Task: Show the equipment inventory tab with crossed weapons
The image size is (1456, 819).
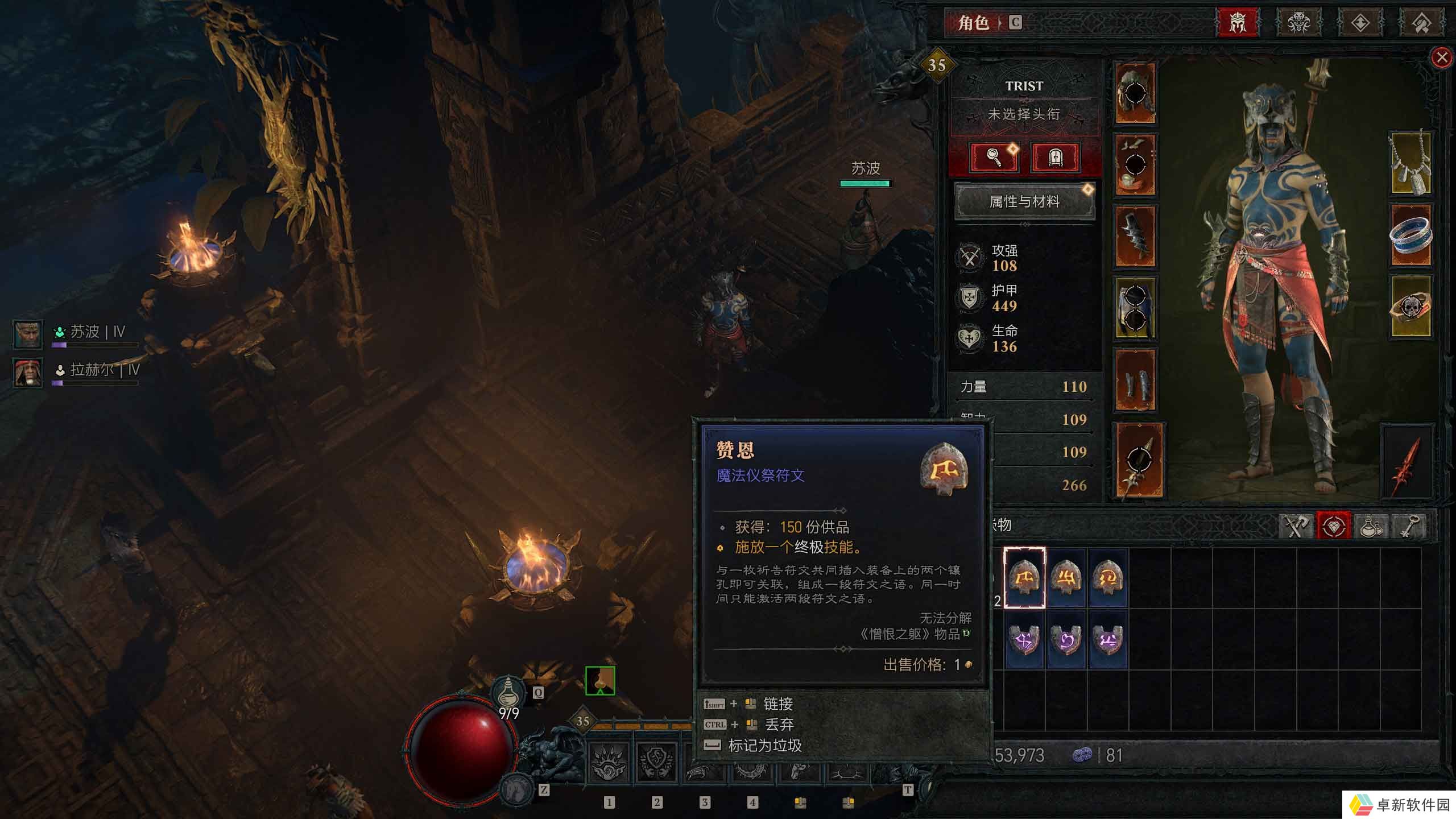Action: [x=1296, y=526]
